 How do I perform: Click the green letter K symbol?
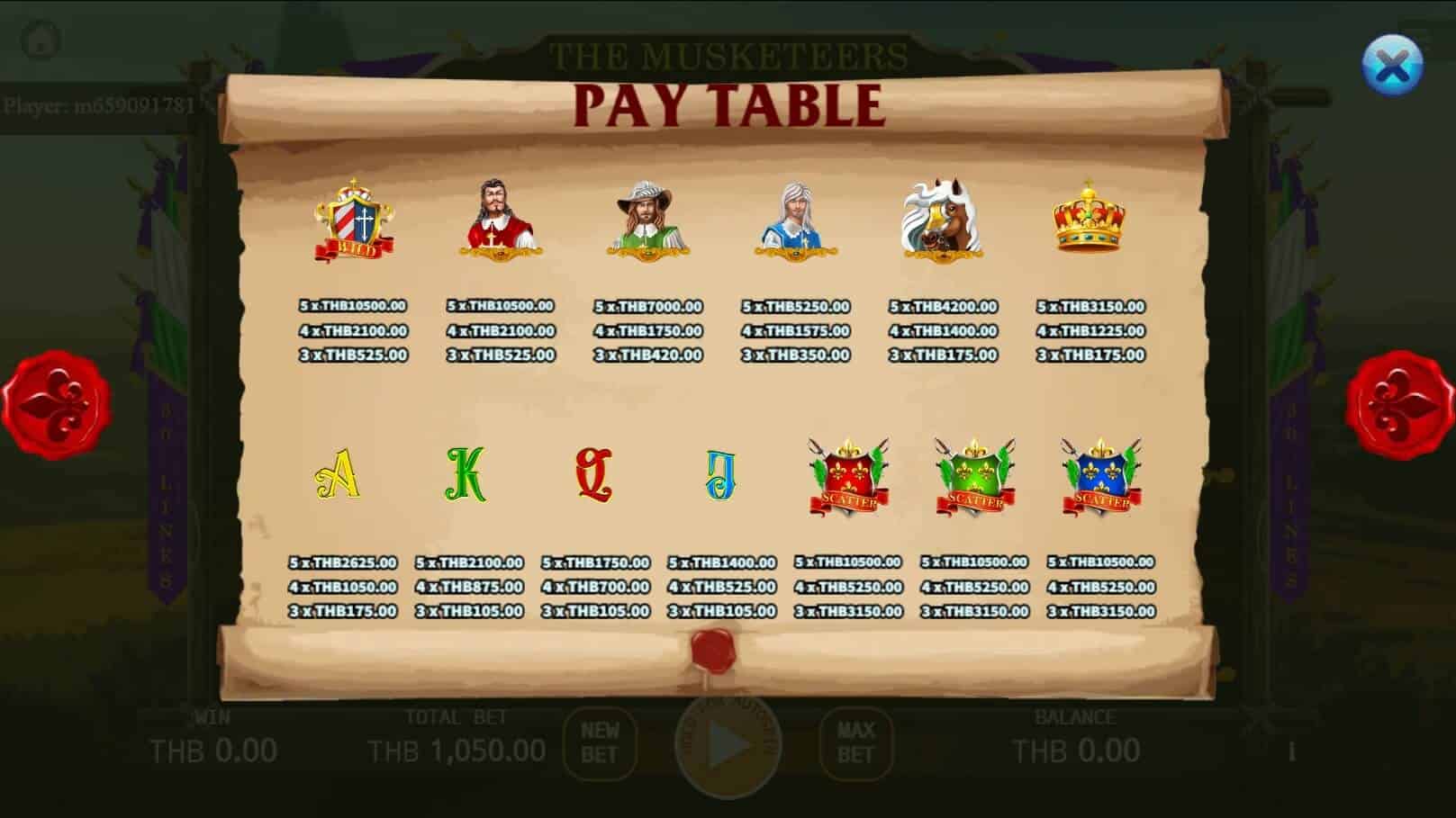point(465,472)
